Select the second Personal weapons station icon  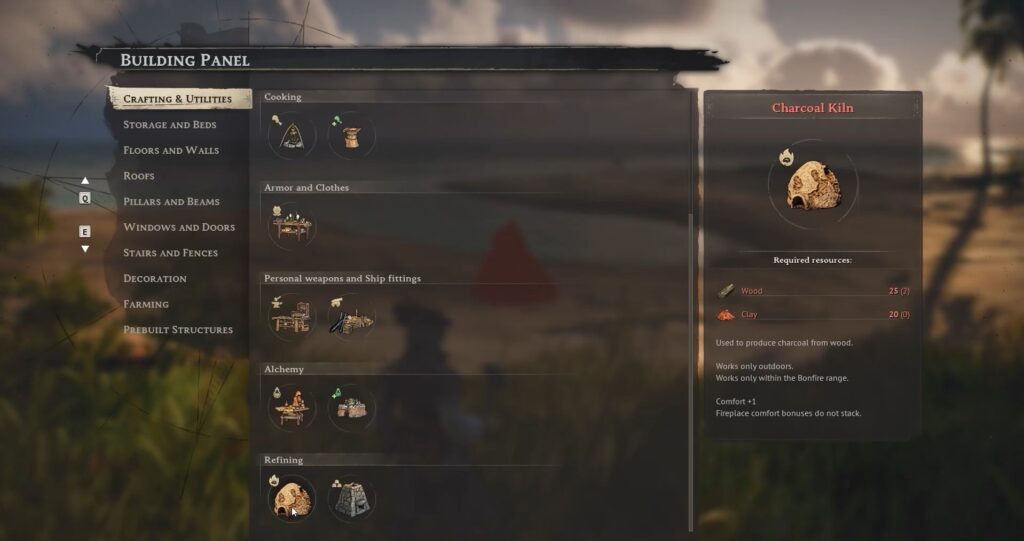[x=351, y=318]
